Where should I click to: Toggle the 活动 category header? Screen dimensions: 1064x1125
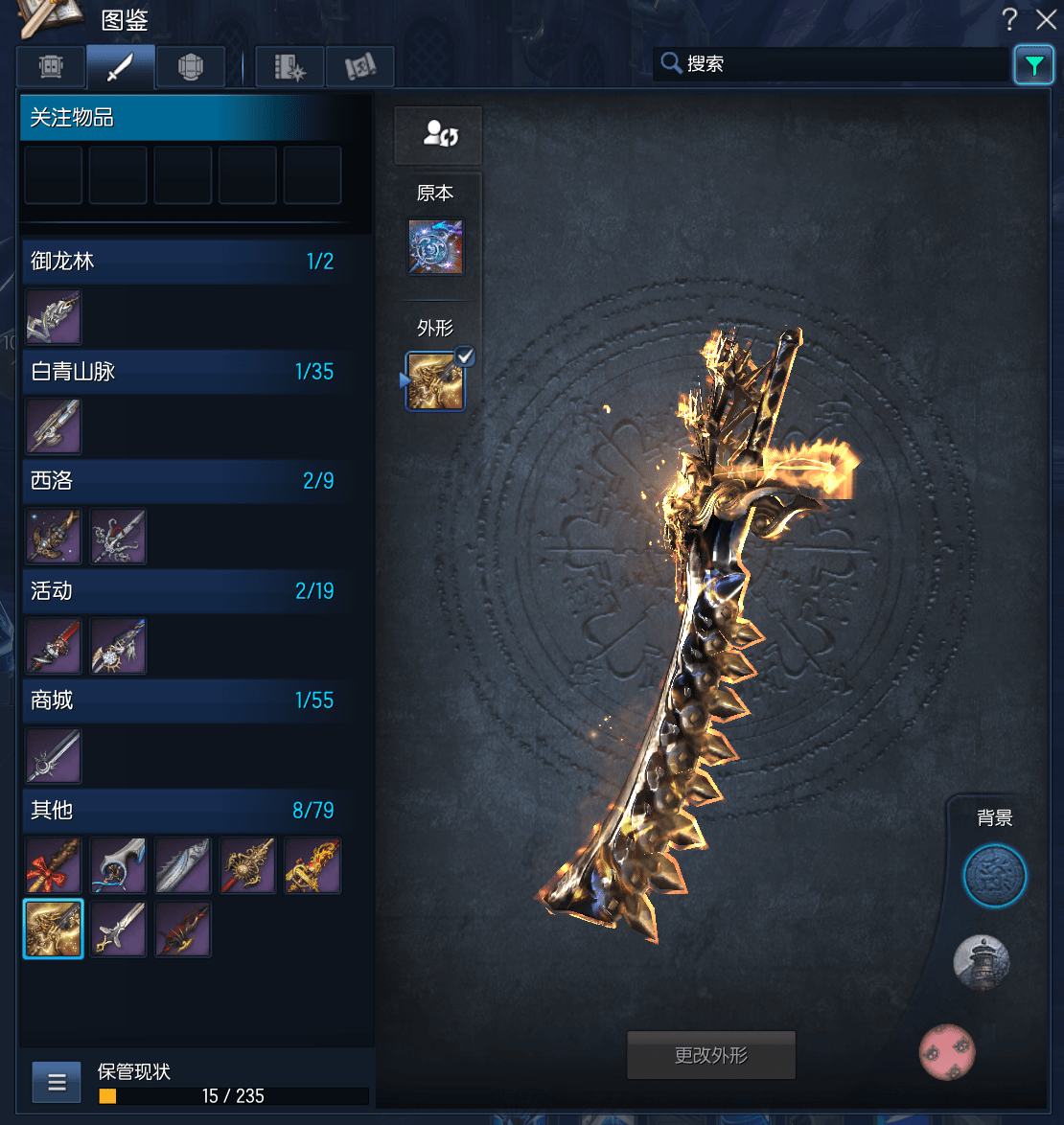[182, 591]
